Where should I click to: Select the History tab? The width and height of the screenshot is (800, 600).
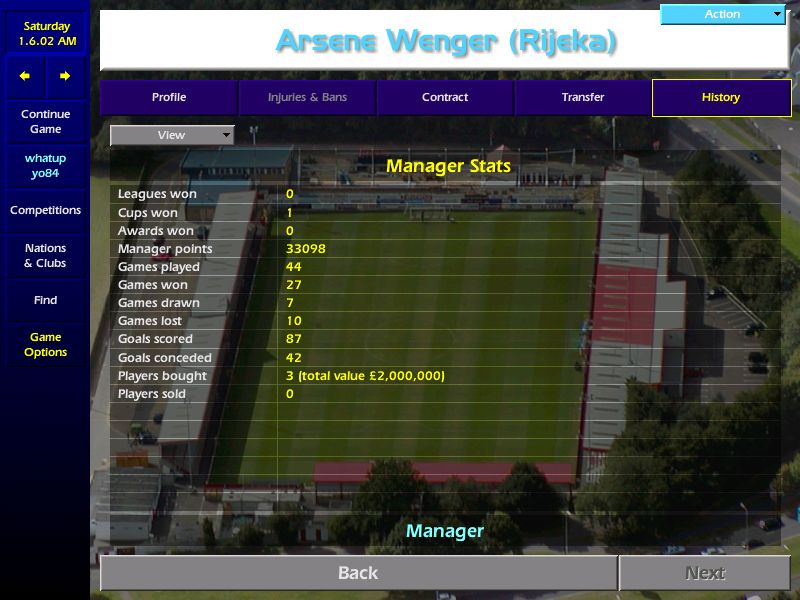[721, 98]
